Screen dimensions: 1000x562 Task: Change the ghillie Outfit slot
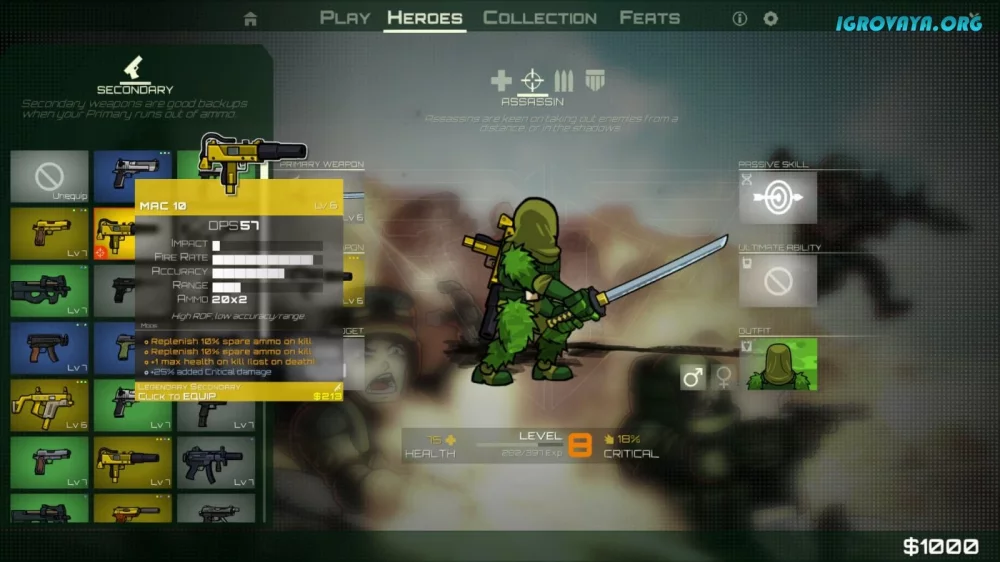pos(778,364)
